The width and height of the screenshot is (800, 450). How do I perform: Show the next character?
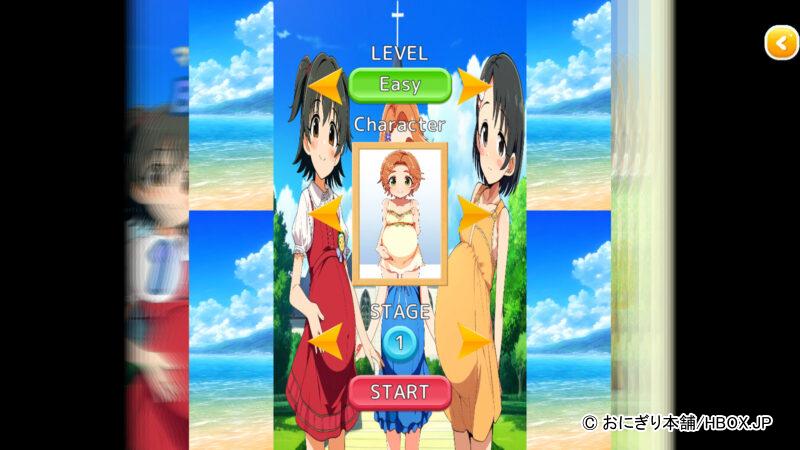pos(474,213)
